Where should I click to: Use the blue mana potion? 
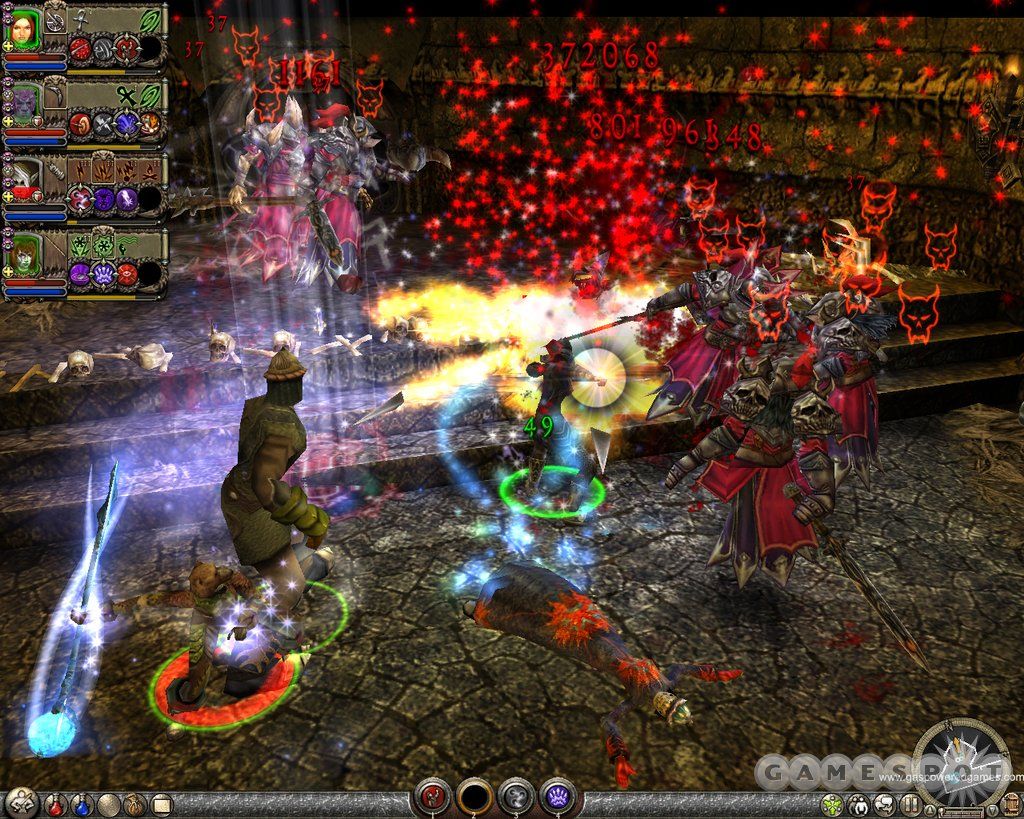pyautogui.click(x=81, y=803)
